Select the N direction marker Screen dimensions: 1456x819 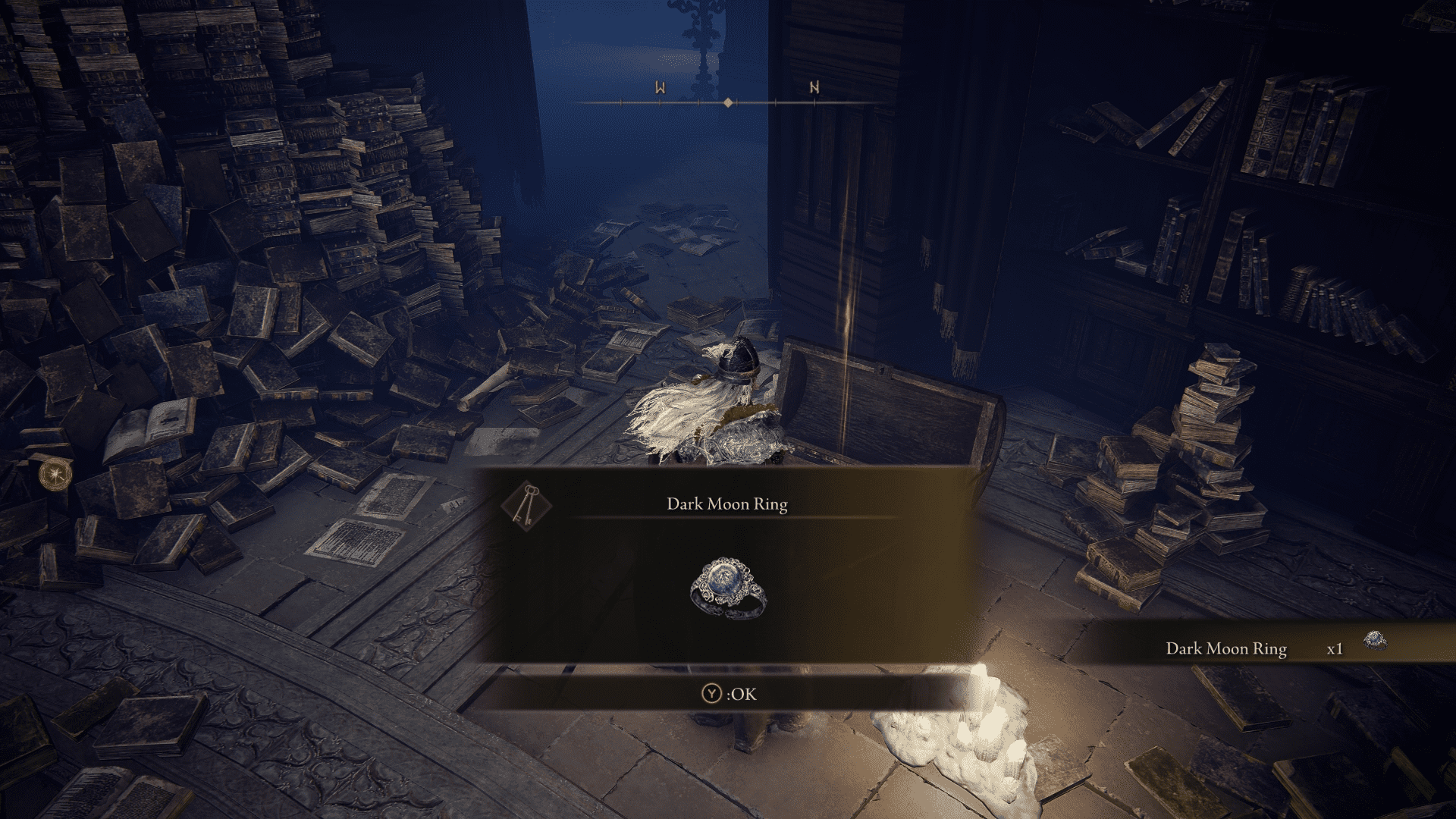814,89
